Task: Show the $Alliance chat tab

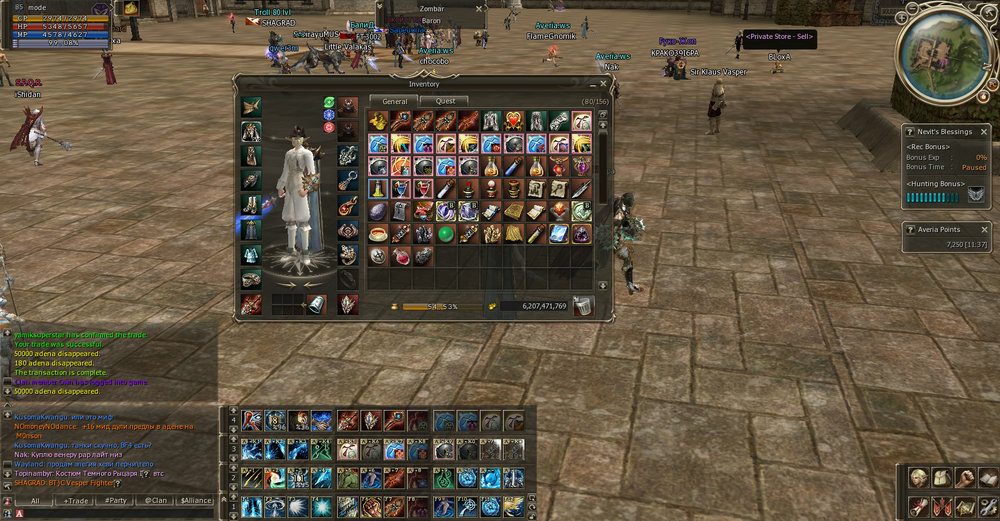Action: coord(196,500)
